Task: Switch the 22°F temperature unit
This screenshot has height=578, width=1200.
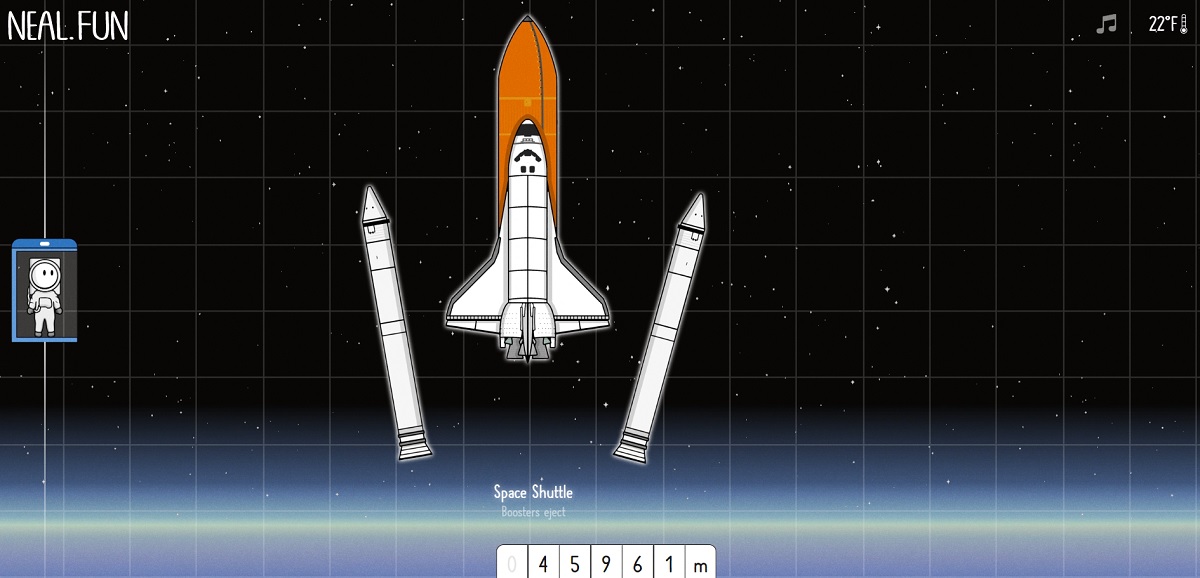Action: 1167,24
